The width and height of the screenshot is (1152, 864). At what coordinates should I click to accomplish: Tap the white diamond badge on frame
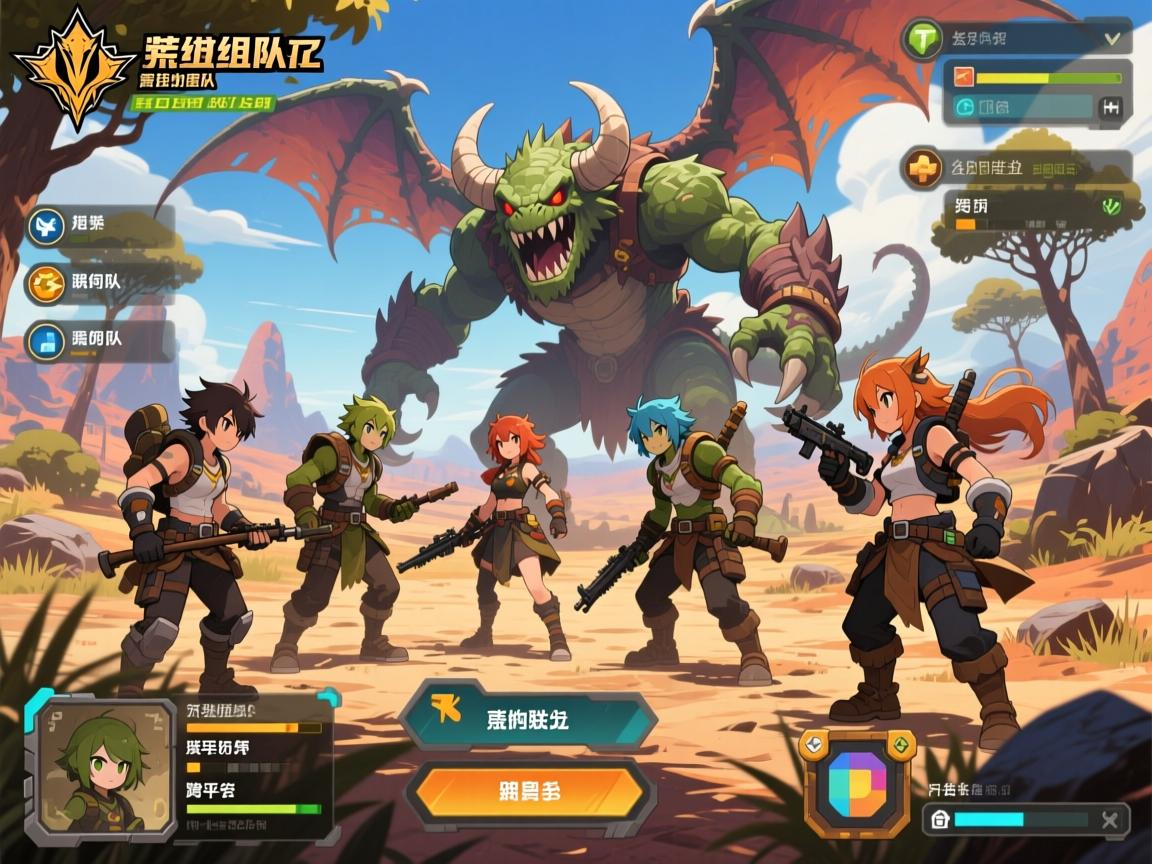tap(815, 743)
